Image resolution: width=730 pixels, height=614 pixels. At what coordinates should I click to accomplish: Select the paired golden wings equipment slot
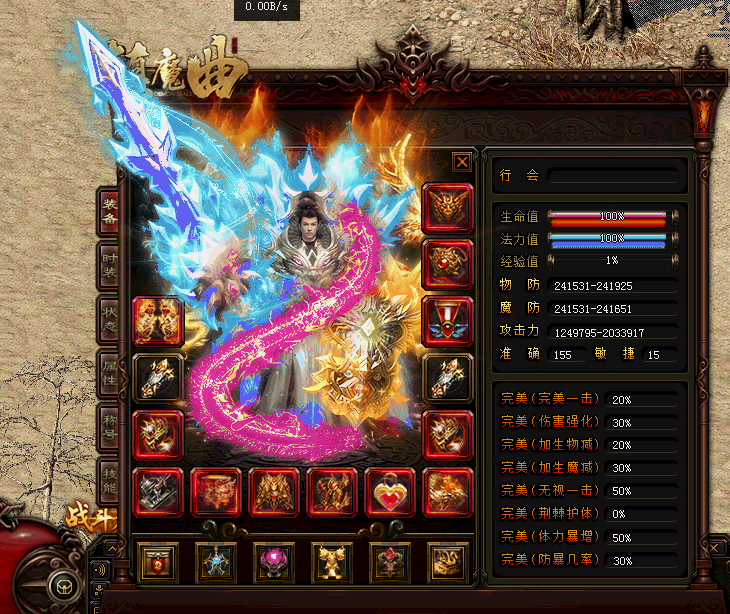158,320
